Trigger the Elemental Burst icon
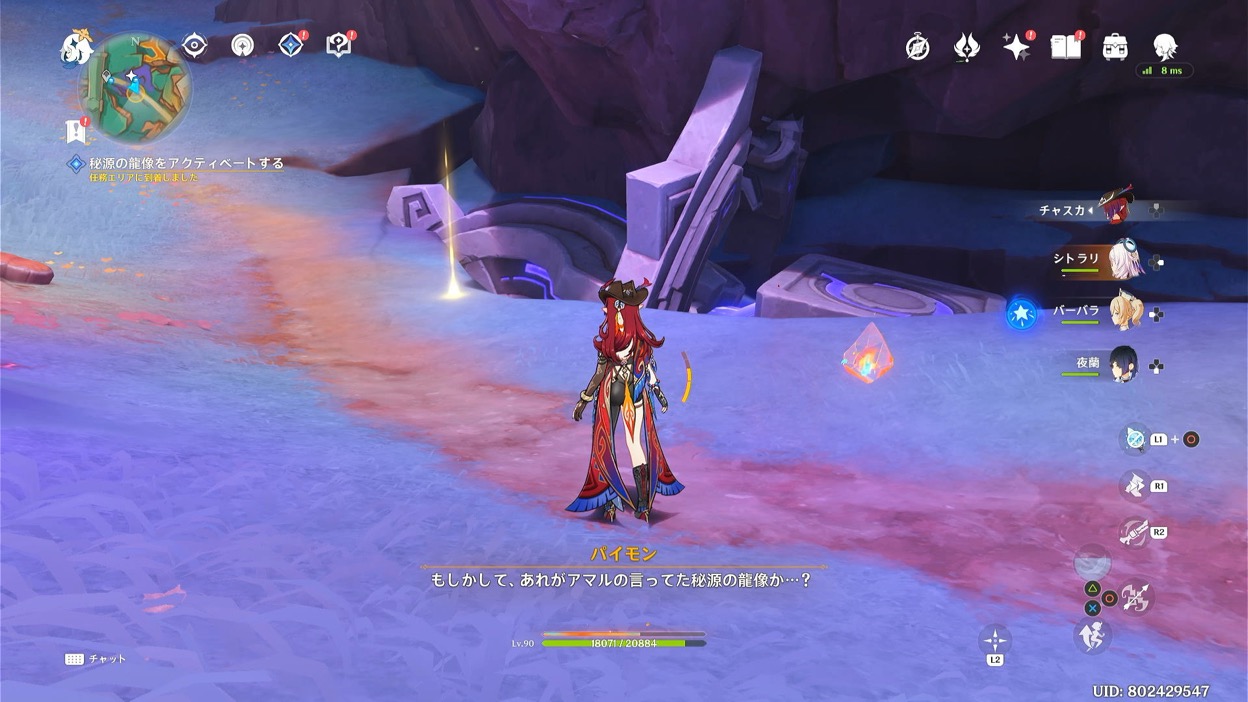Viewport: 1248px width, 702px height. click(x=1133, y=532)
